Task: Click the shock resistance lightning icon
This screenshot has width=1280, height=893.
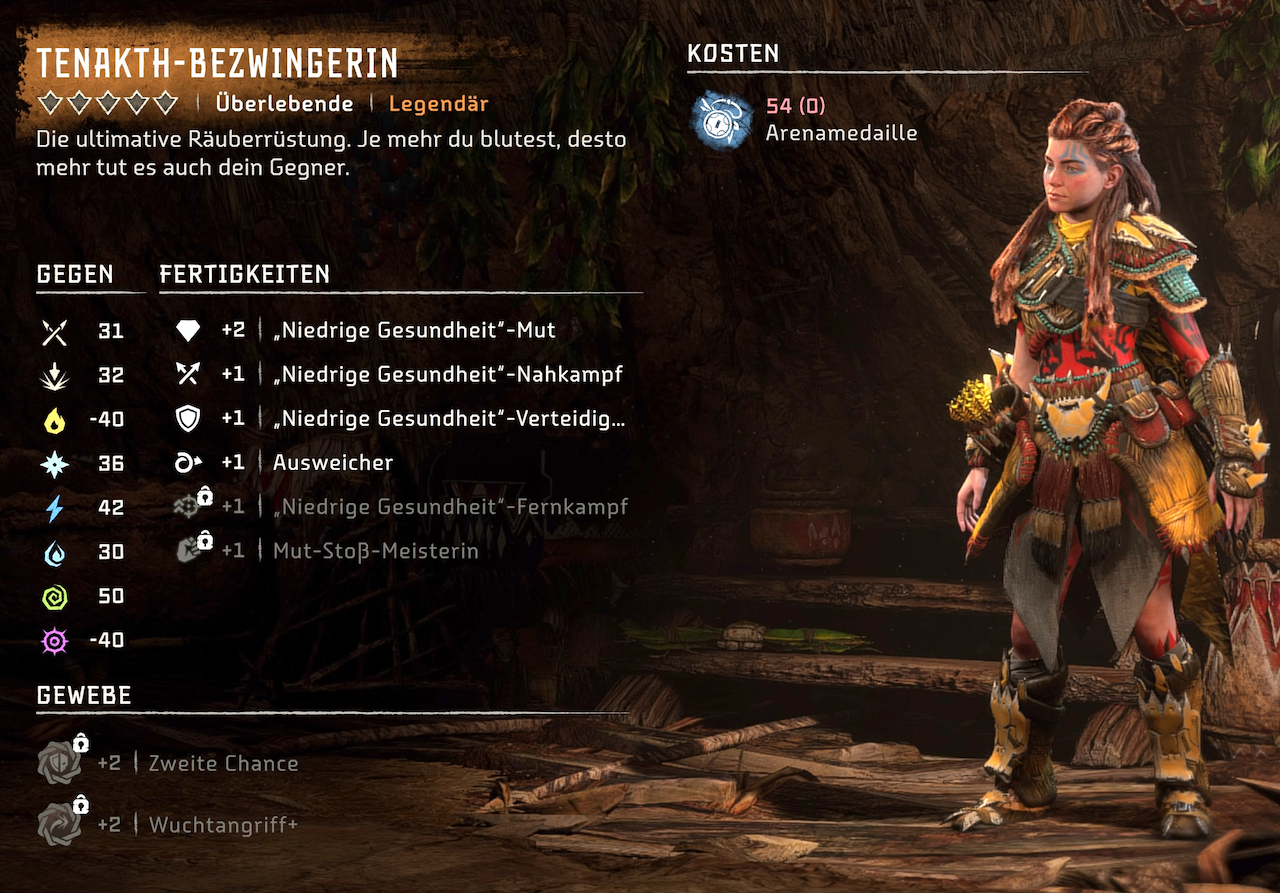Action: tap(55, 507)
